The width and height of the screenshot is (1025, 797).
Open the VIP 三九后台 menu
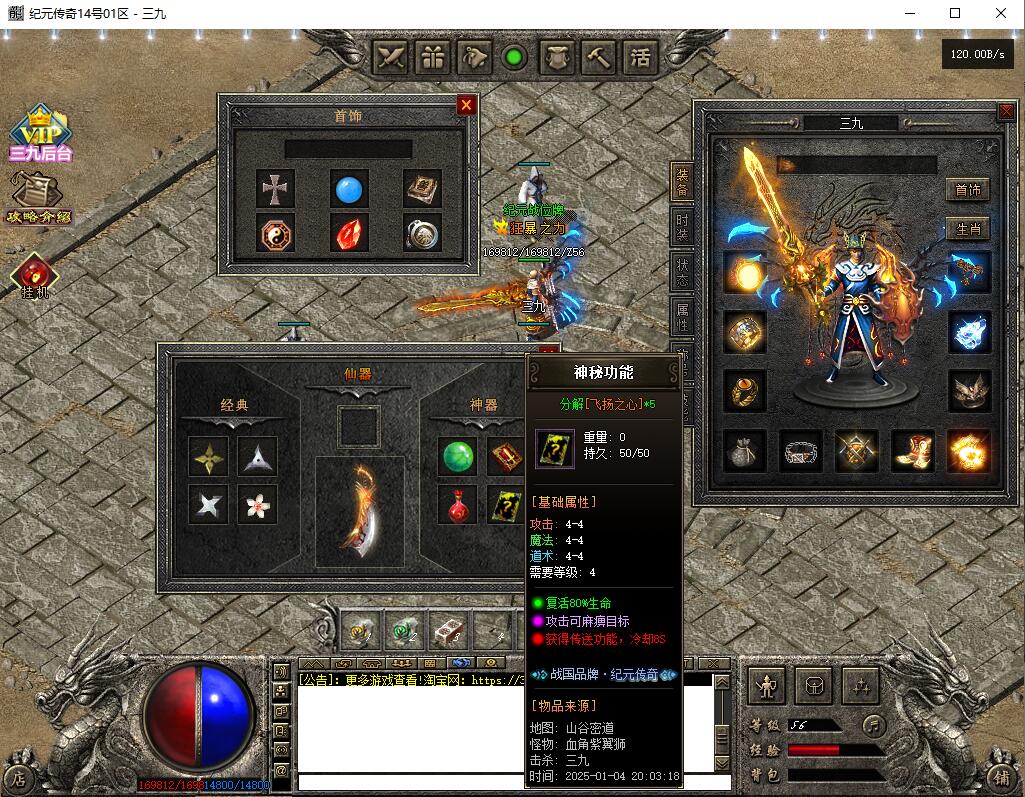click(40, 135)
